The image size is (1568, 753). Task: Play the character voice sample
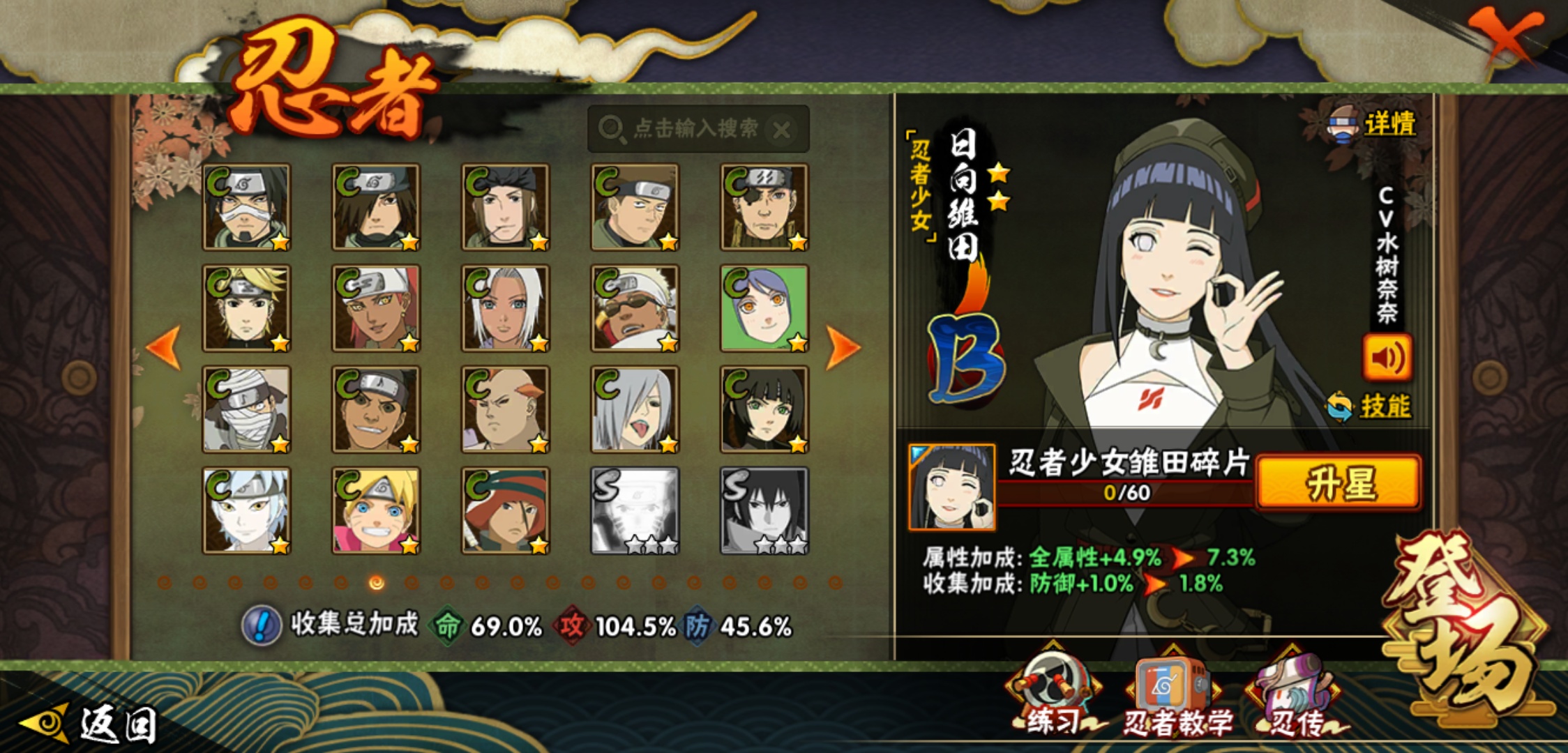pyautogui.click(x=1387, y=358)
